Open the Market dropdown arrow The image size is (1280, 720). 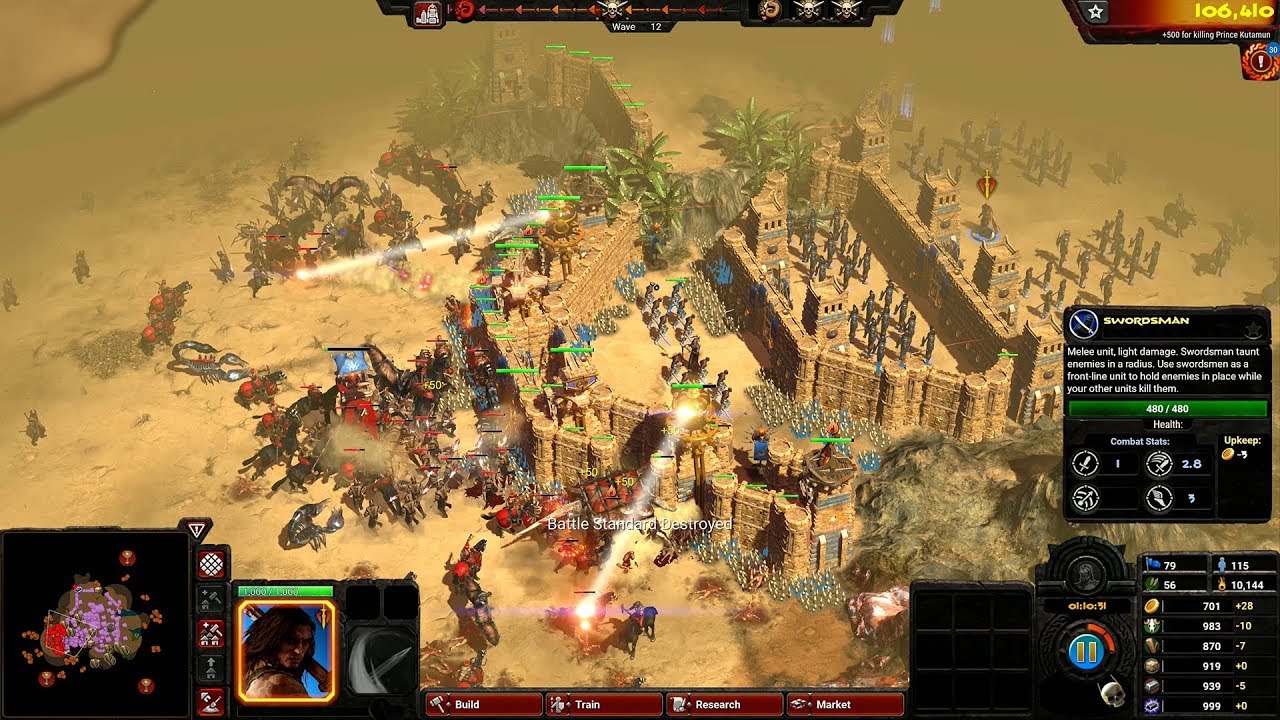click(x=810, y=704)
